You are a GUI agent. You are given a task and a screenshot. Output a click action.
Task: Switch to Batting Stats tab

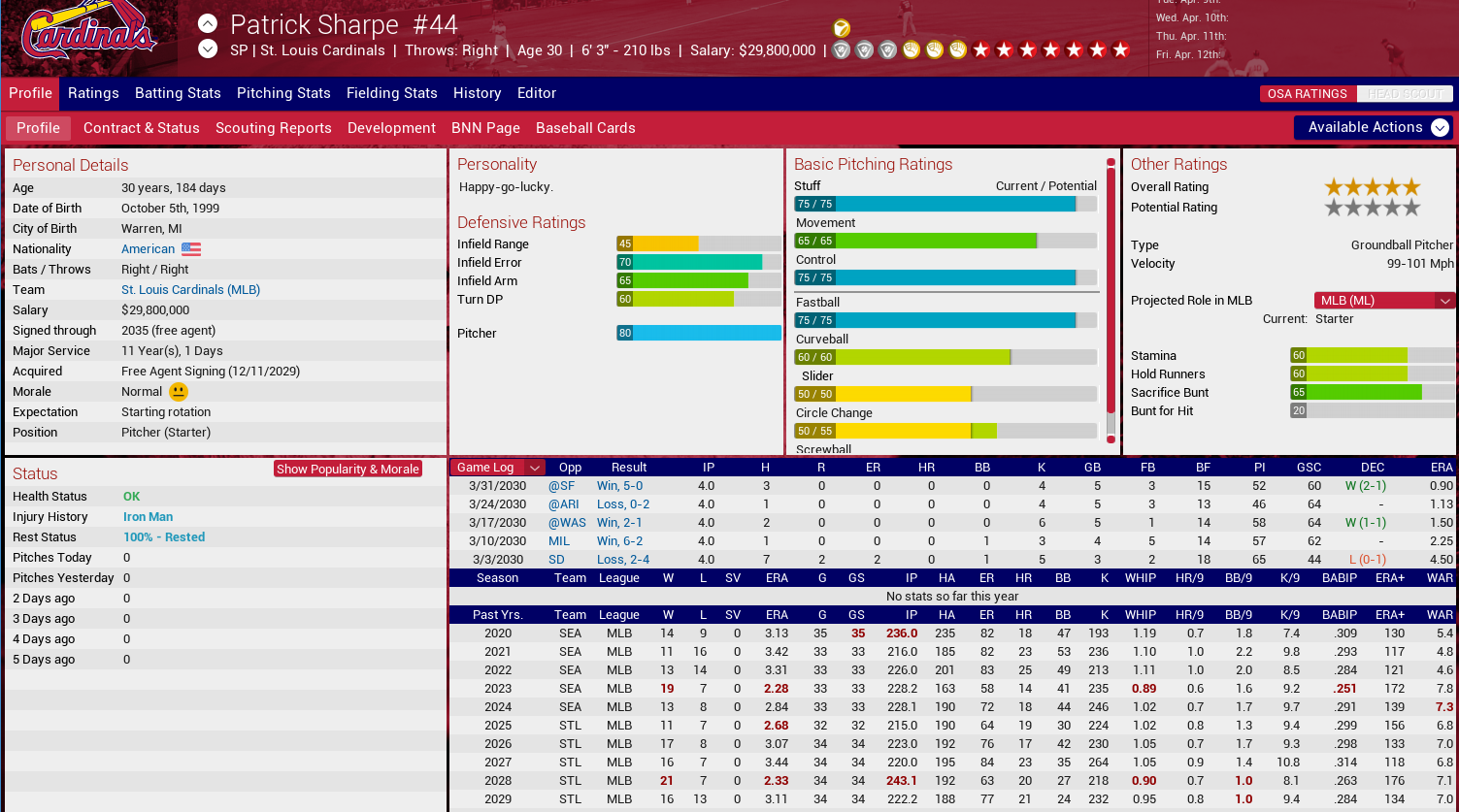tap(178, 93)
